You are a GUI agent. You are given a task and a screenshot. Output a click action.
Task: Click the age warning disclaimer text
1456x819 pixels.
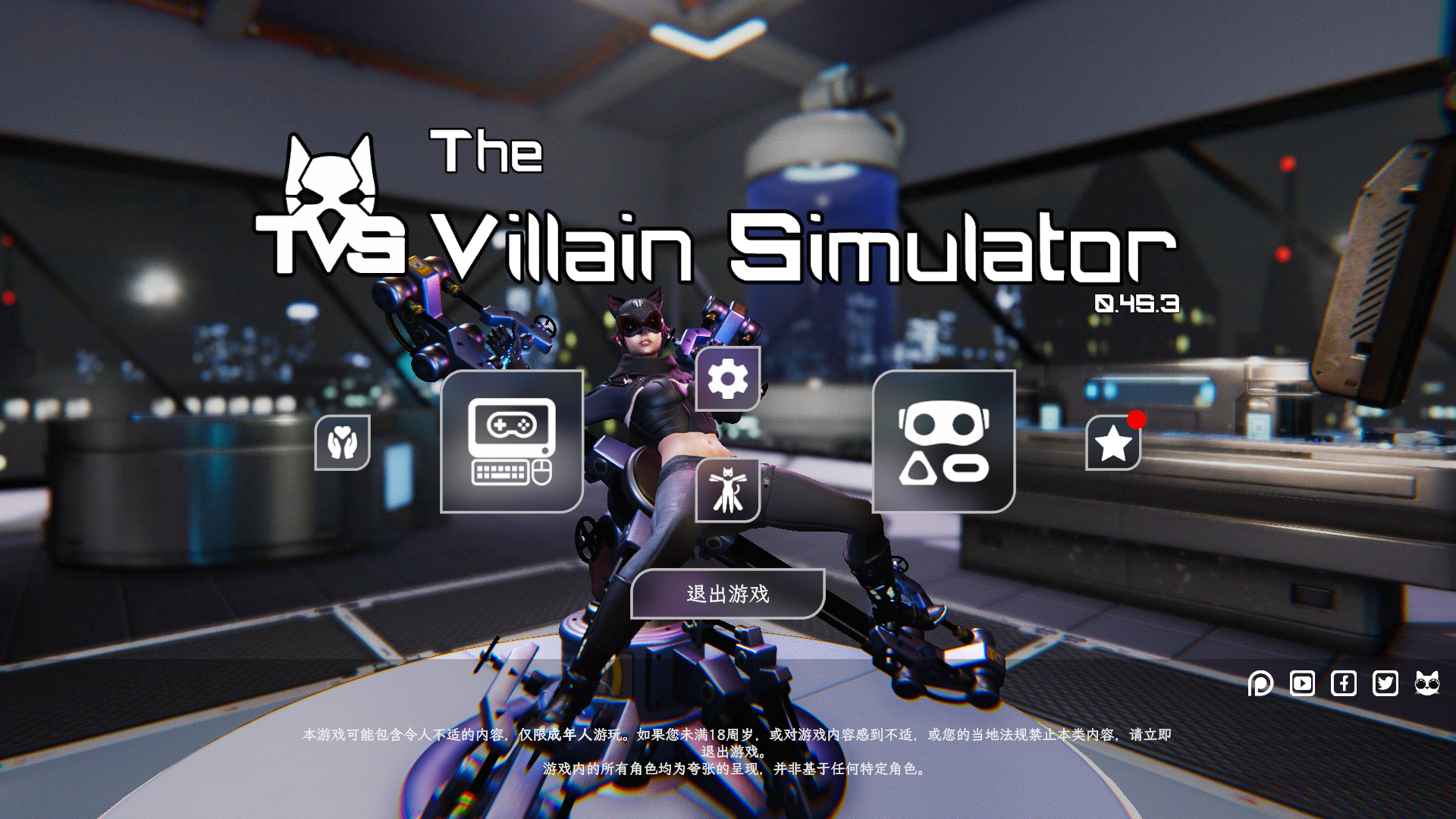[x=728, y=736]
